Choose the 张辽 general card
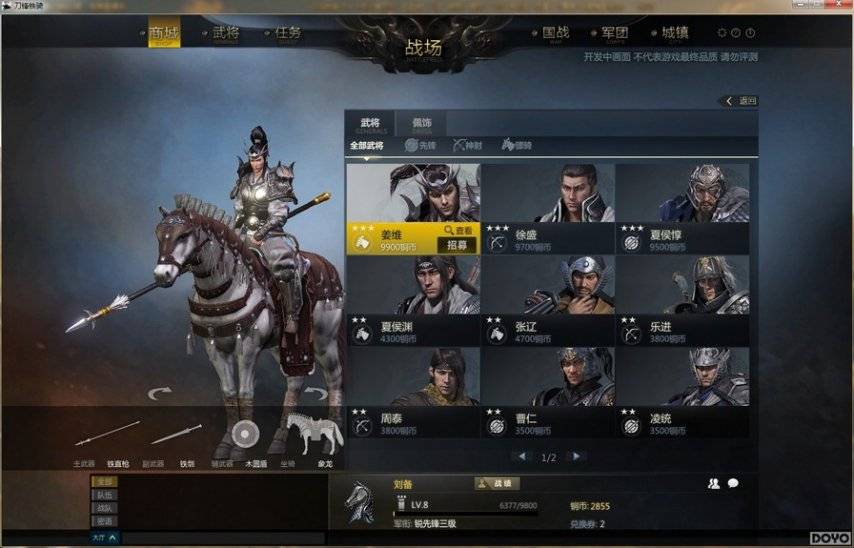Viewport: 854px width, 548px height. coord(548,300)
